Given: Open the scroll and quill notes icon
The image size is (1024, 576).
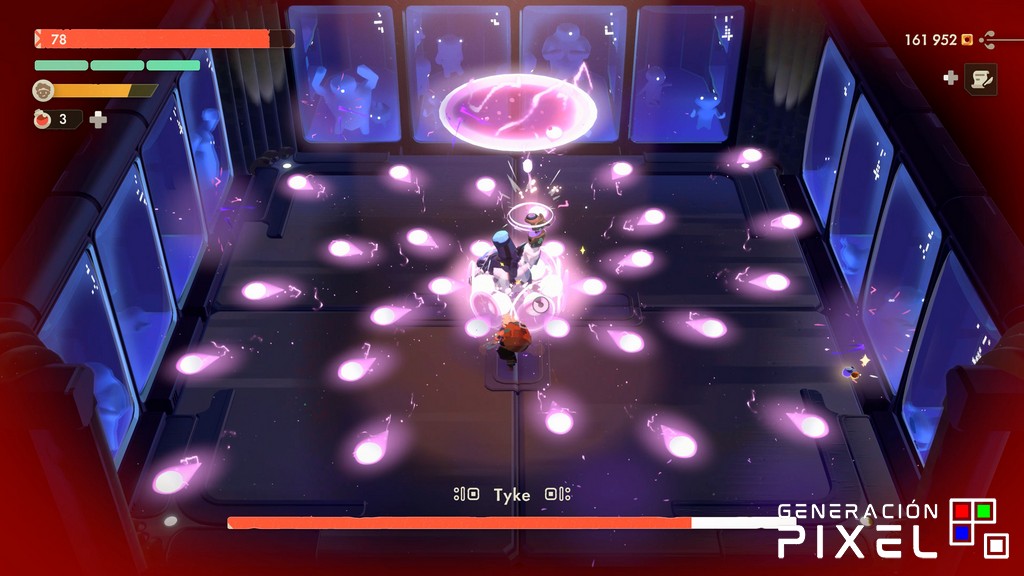Looking at the screenshot, I should (980, 78).
